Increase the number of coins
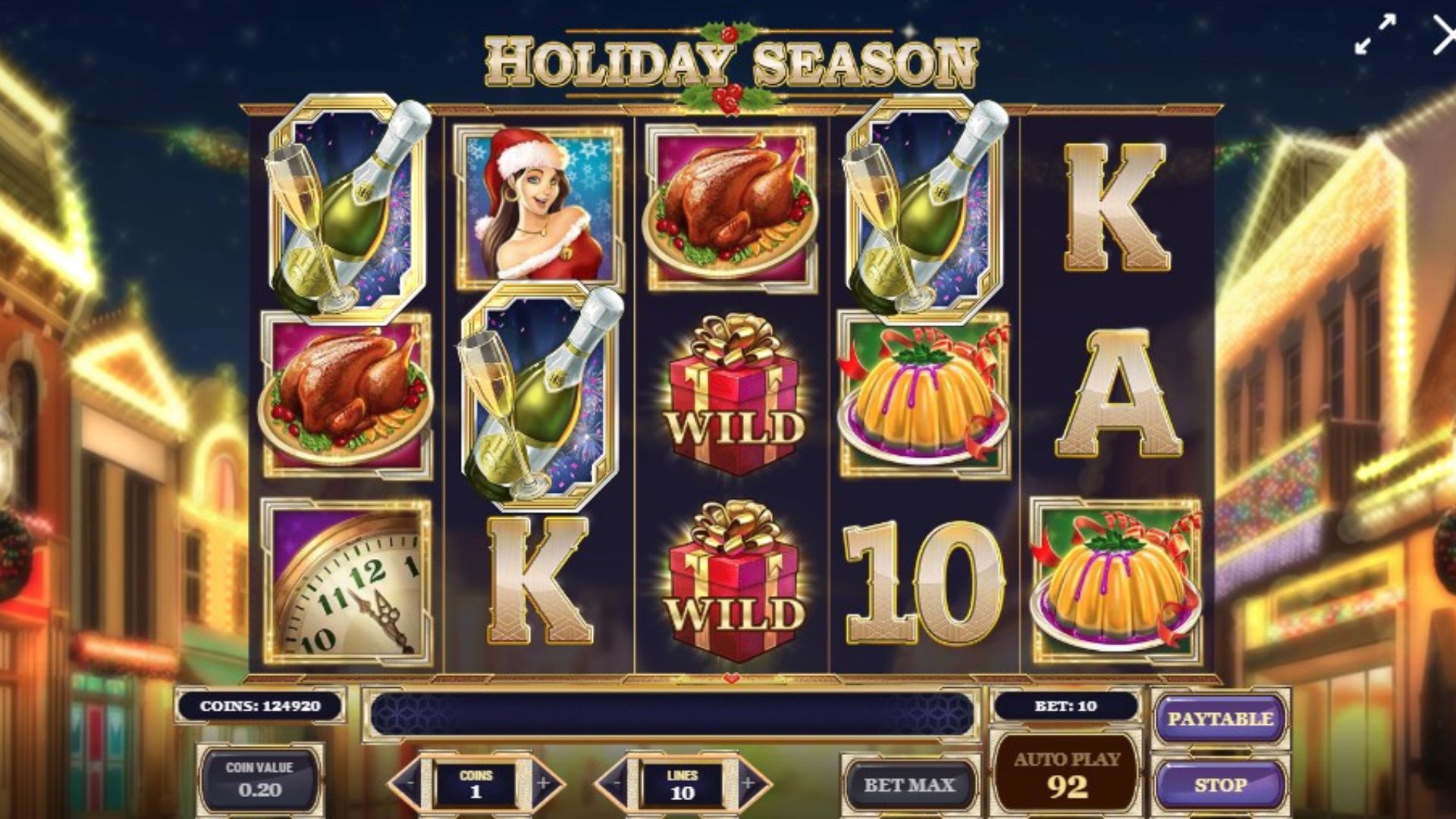Image resolution: width=1456 pixels, height=819 pixels. point(543,783)
